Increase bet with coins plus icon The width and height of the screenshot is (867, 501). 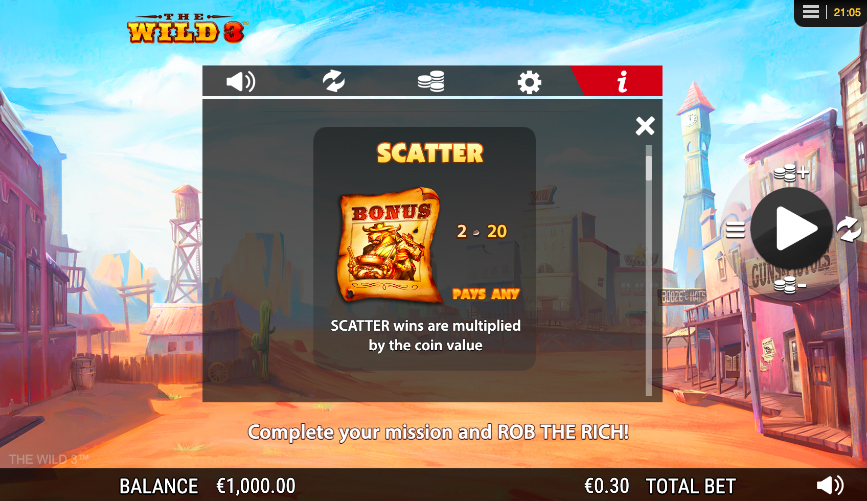791,173
